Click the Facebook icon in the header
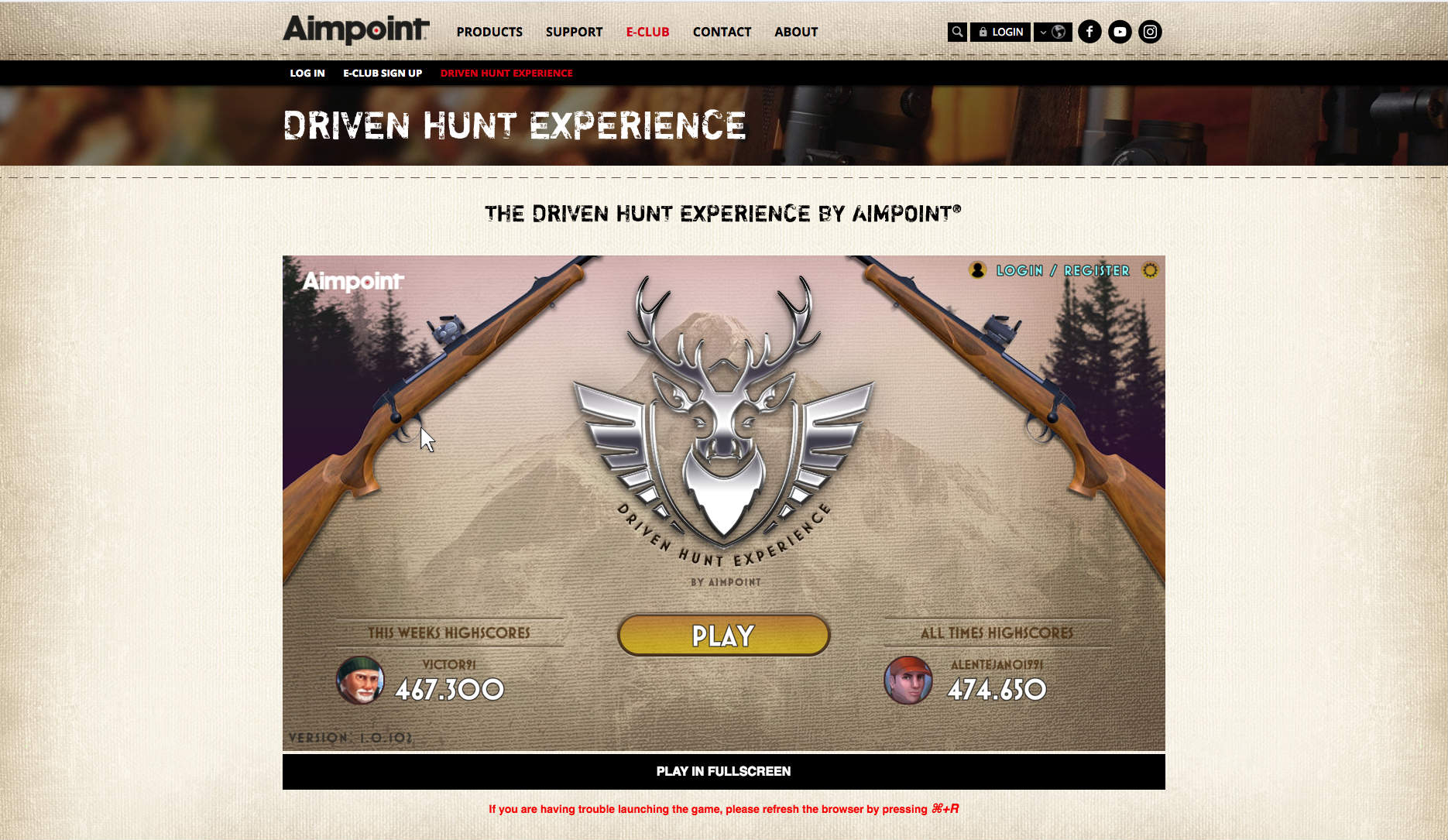The image size is (1448, 840). (1090, 32)
